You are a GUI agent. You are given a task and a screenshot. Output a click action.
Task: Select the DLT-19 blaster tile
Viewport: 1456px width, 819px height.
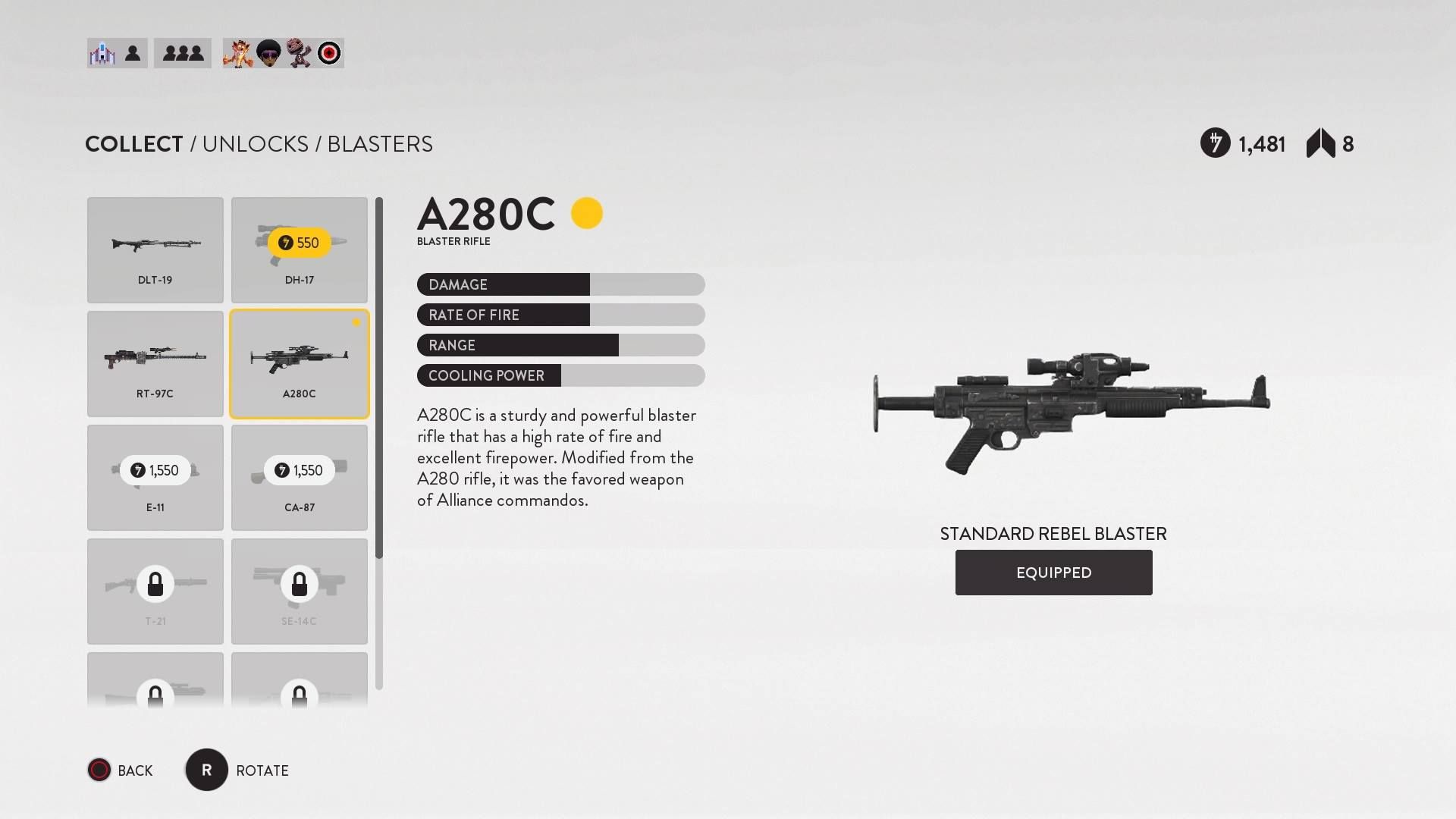(155, 250)
